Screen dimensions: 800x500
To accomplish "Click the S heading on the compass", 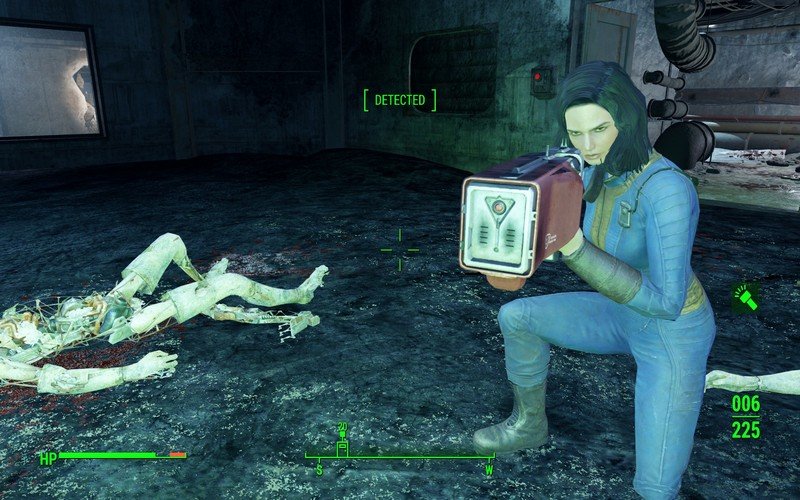I will click(x=319, y=469).
